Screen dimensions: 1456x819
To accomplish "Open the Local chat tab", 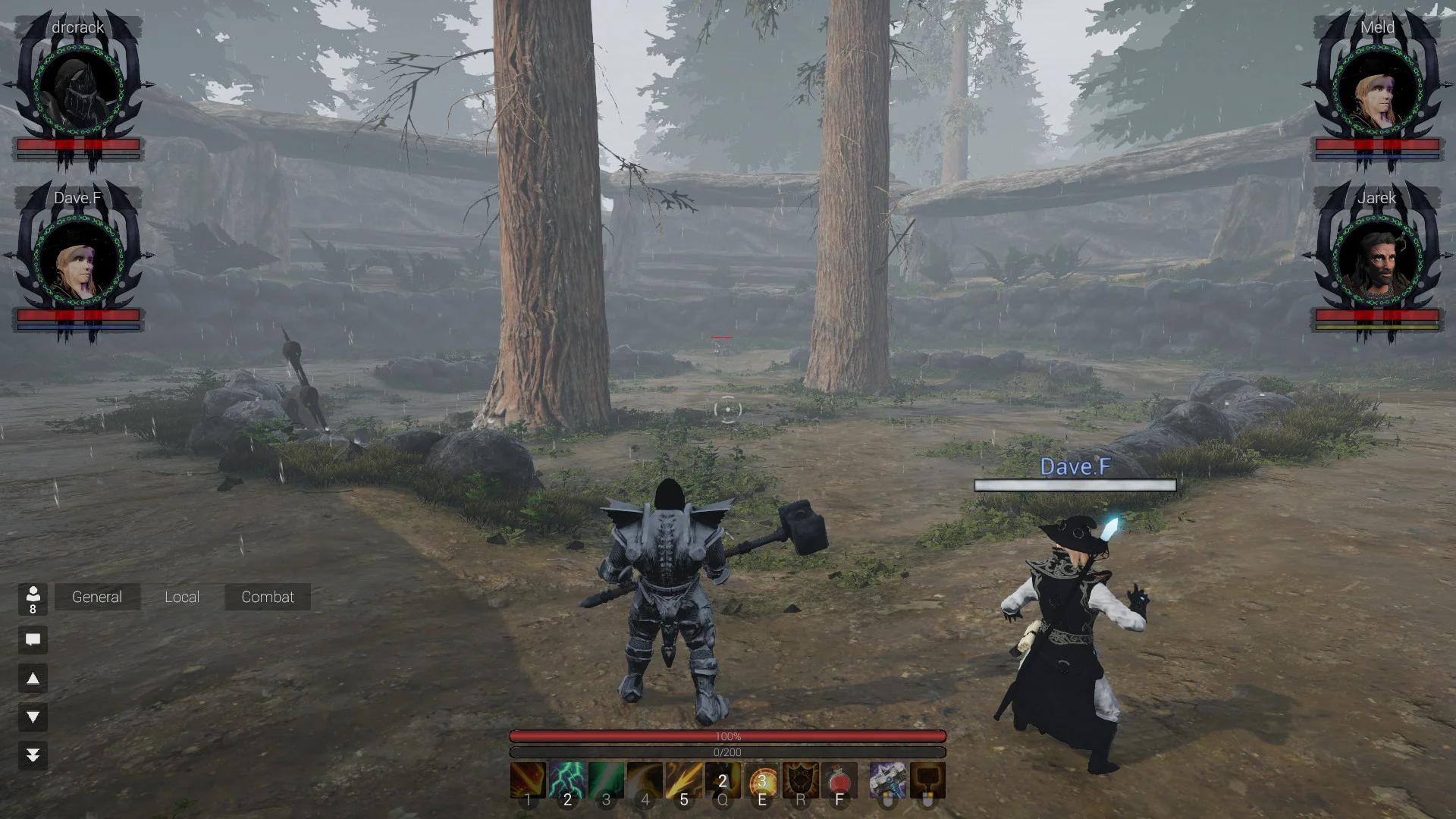I will coord(182,597).
